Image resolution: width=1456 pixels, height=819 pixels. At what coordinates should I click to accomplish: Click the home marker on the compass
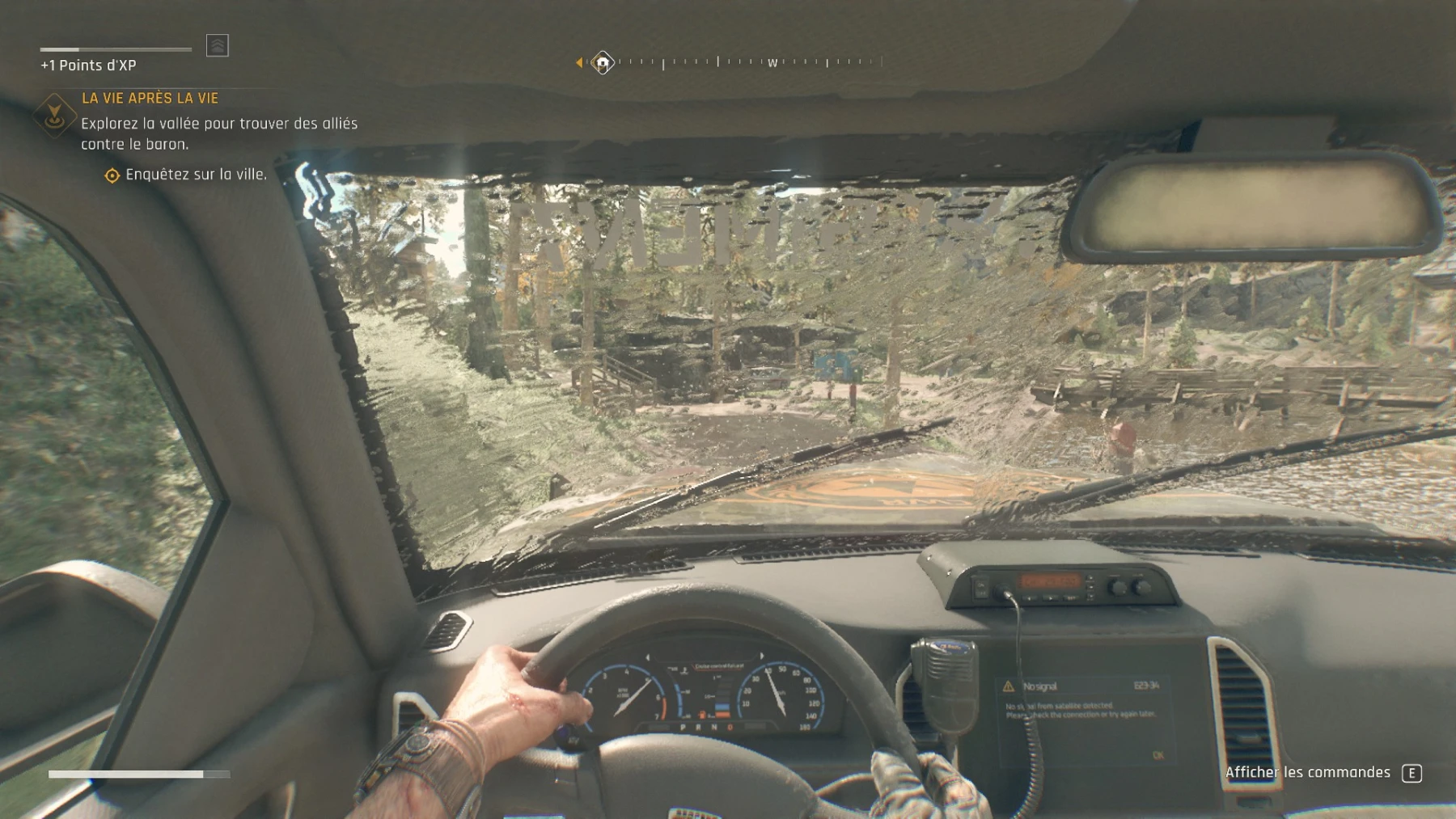(603, 62)
